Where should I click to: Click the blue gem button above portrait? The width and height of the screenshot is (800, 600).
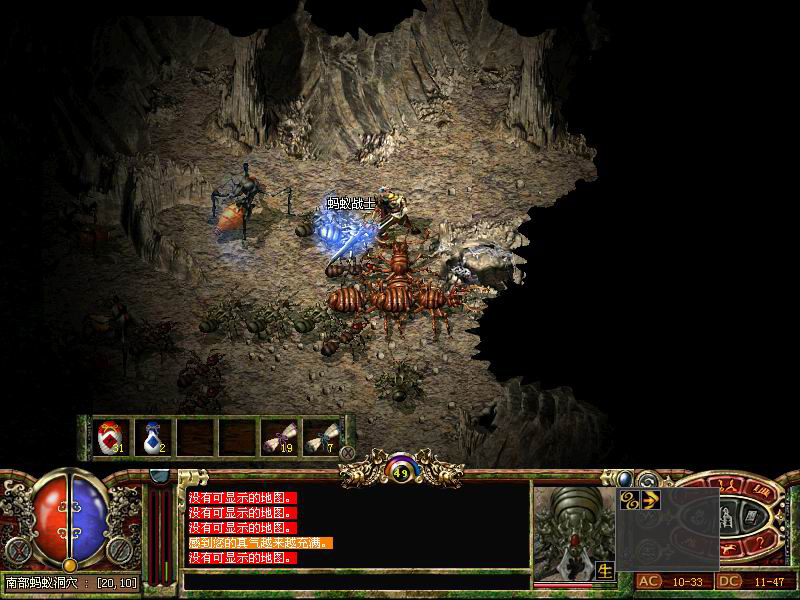(x=623, y=478)
